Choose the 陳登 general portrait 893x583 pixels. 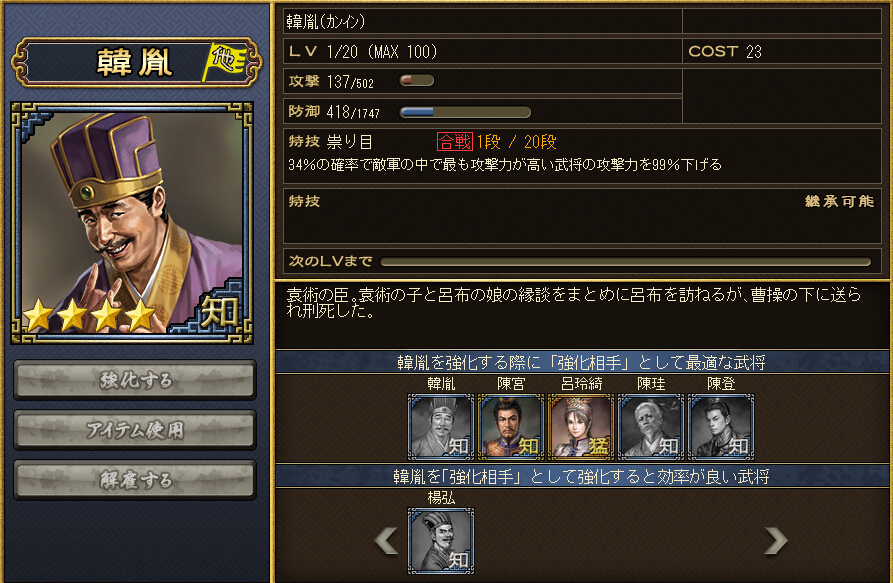(721, 427)
